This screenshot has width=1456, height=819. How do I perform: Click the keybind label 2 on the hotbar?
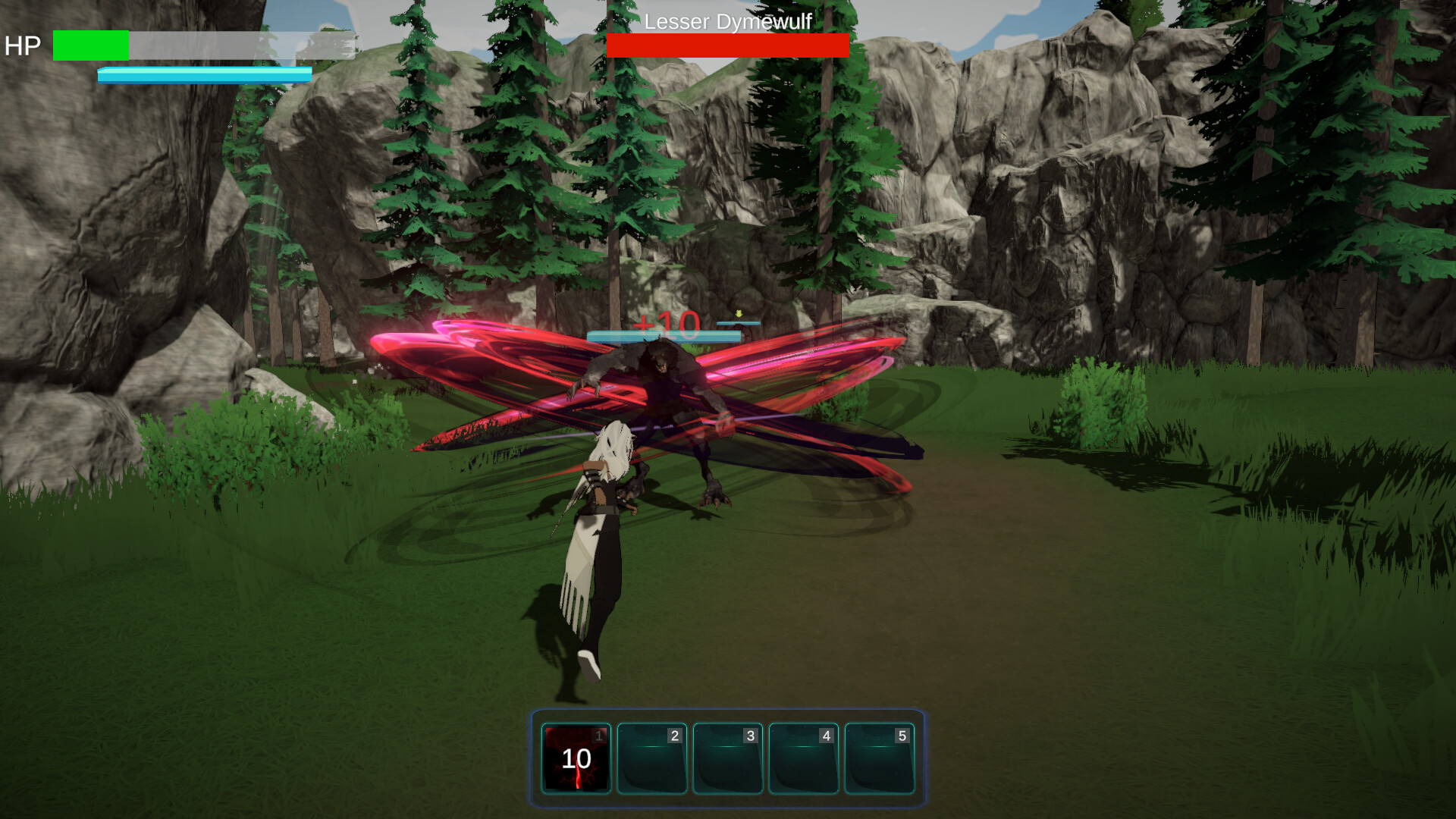tap(673, 734)
